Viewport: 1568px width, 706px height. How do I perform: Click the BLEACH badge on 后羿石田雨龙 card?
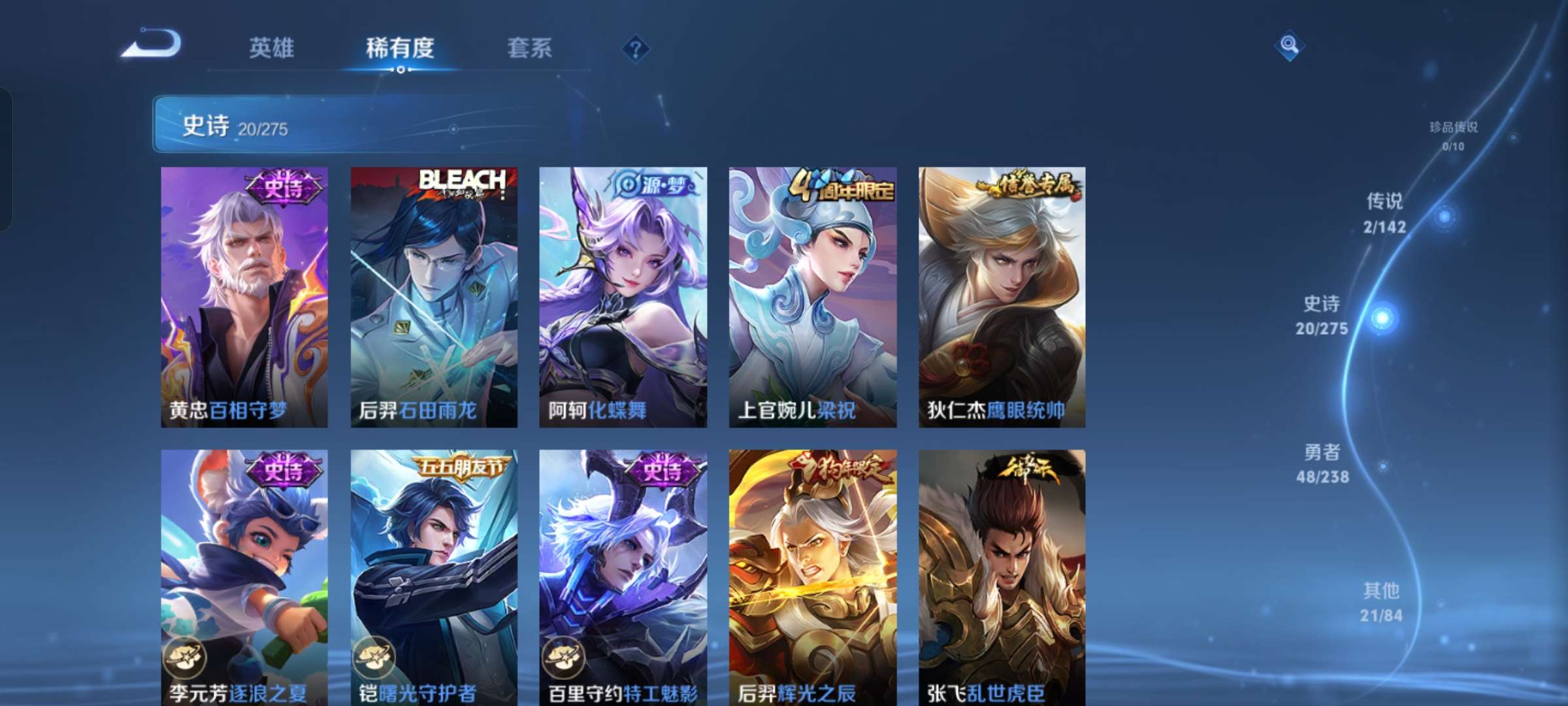[x=462, y=181]
